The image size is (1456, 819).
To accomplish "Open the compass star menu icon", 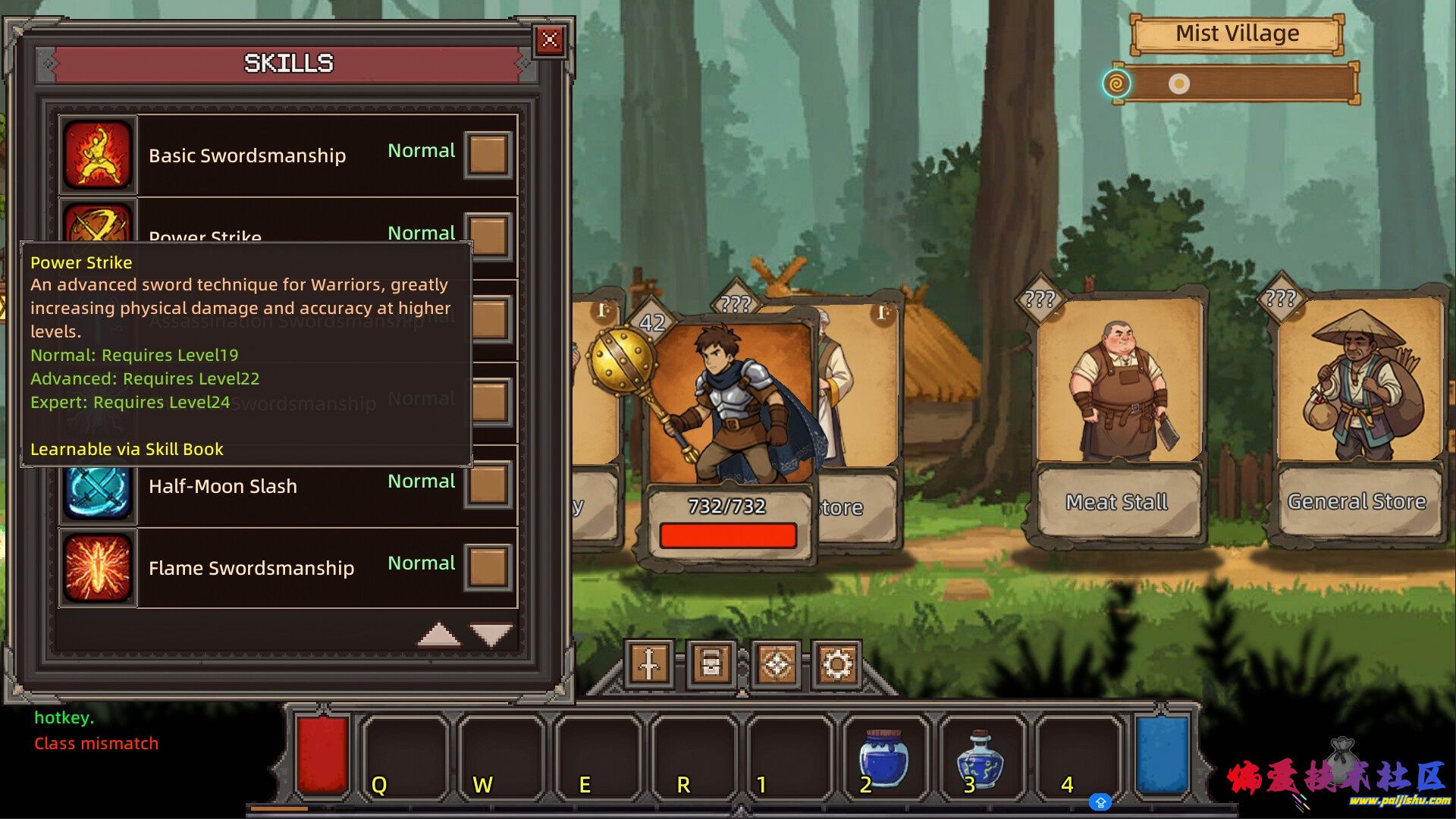I will 777,665.
